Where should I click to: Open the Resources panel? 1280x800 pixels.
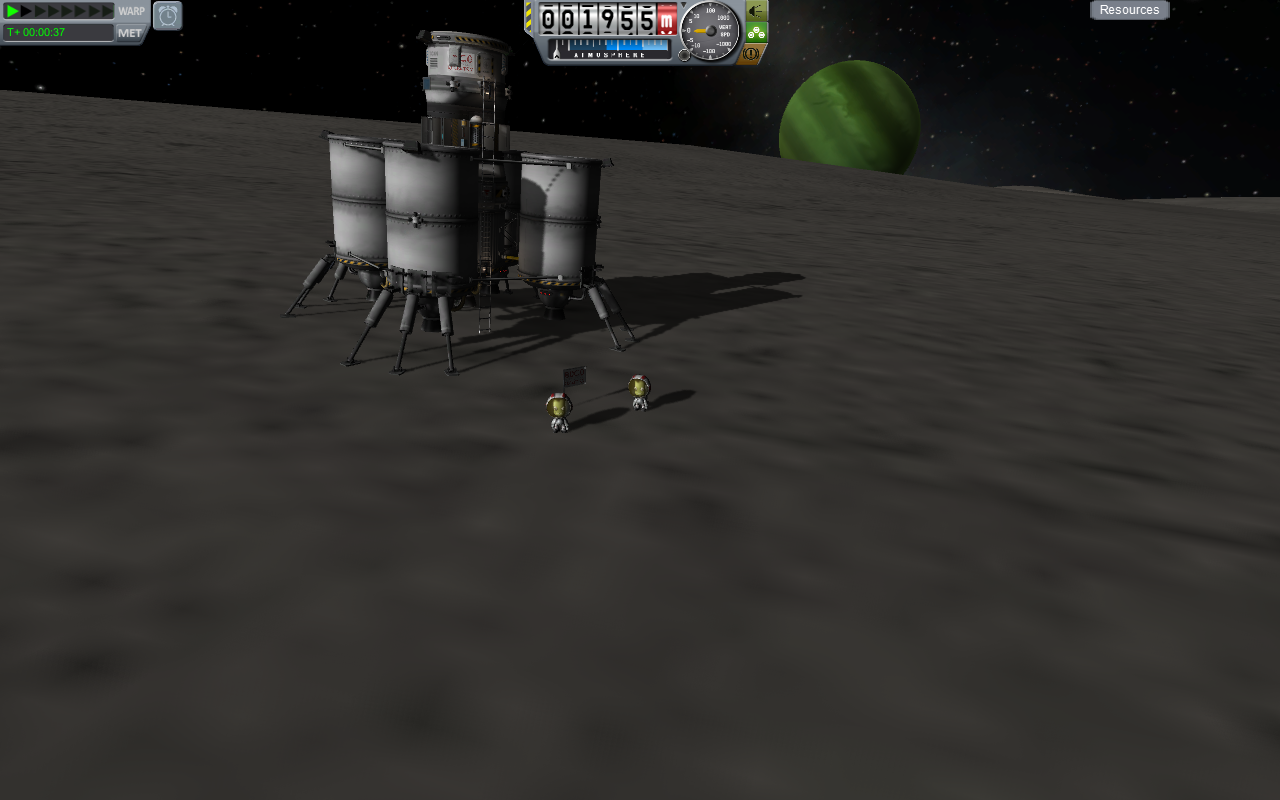tap(1129, 10)
